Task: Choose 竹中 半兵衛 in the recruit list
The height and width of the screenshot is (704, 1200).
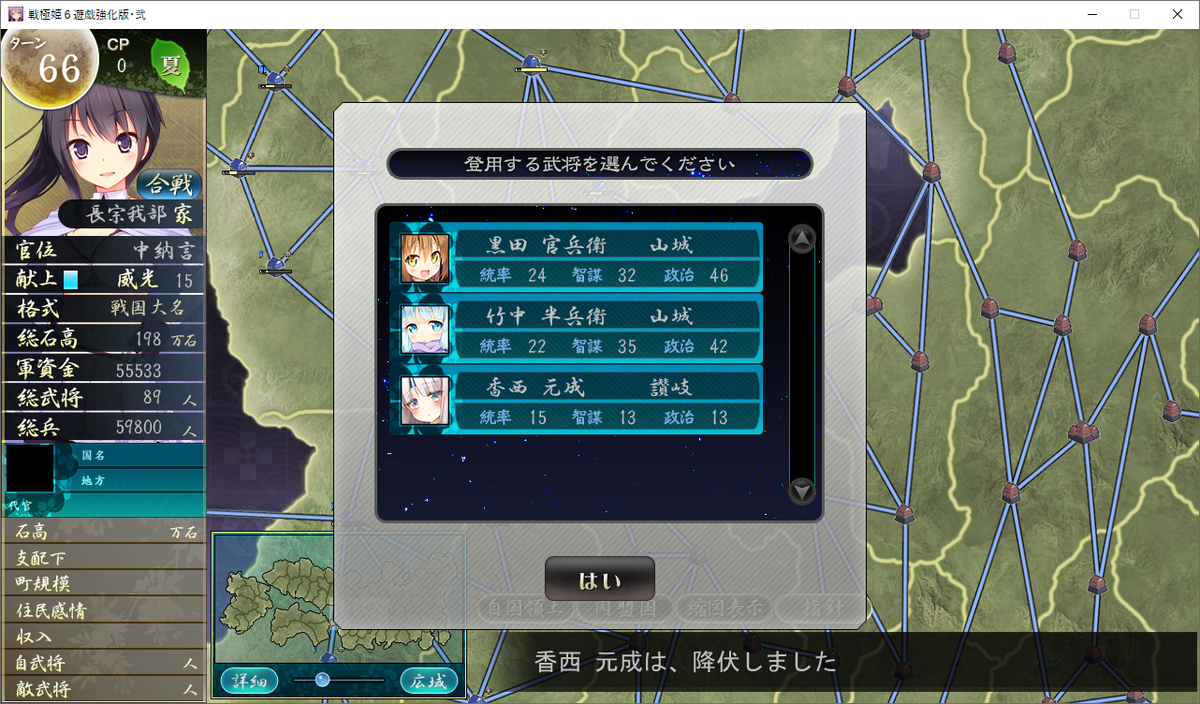Action: pos(578,329)
